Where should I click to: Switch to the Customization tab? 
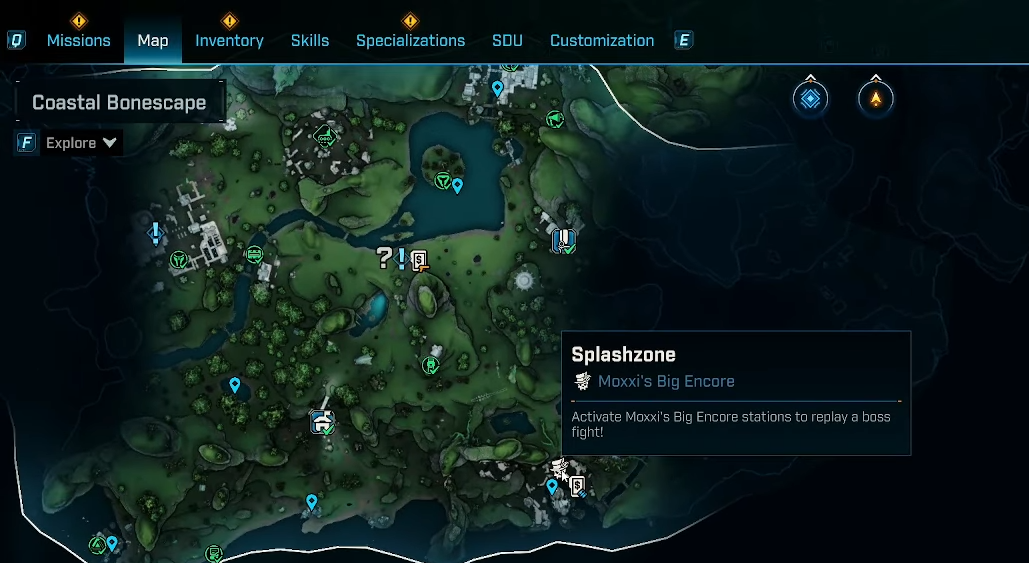point(602,41)
